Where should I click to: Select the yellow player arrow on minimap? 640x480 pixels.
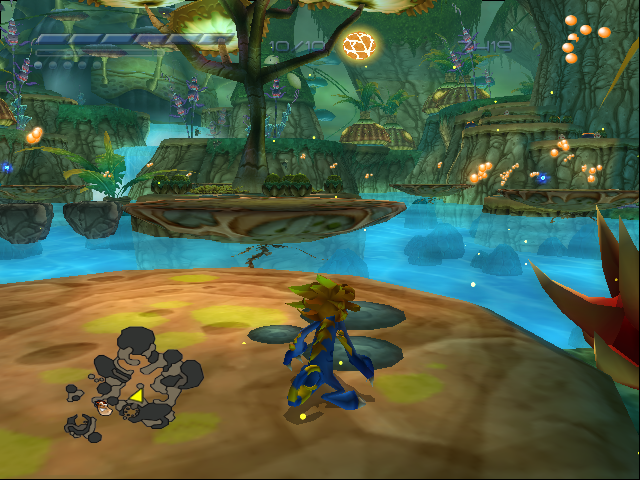(x=135, y=397)
